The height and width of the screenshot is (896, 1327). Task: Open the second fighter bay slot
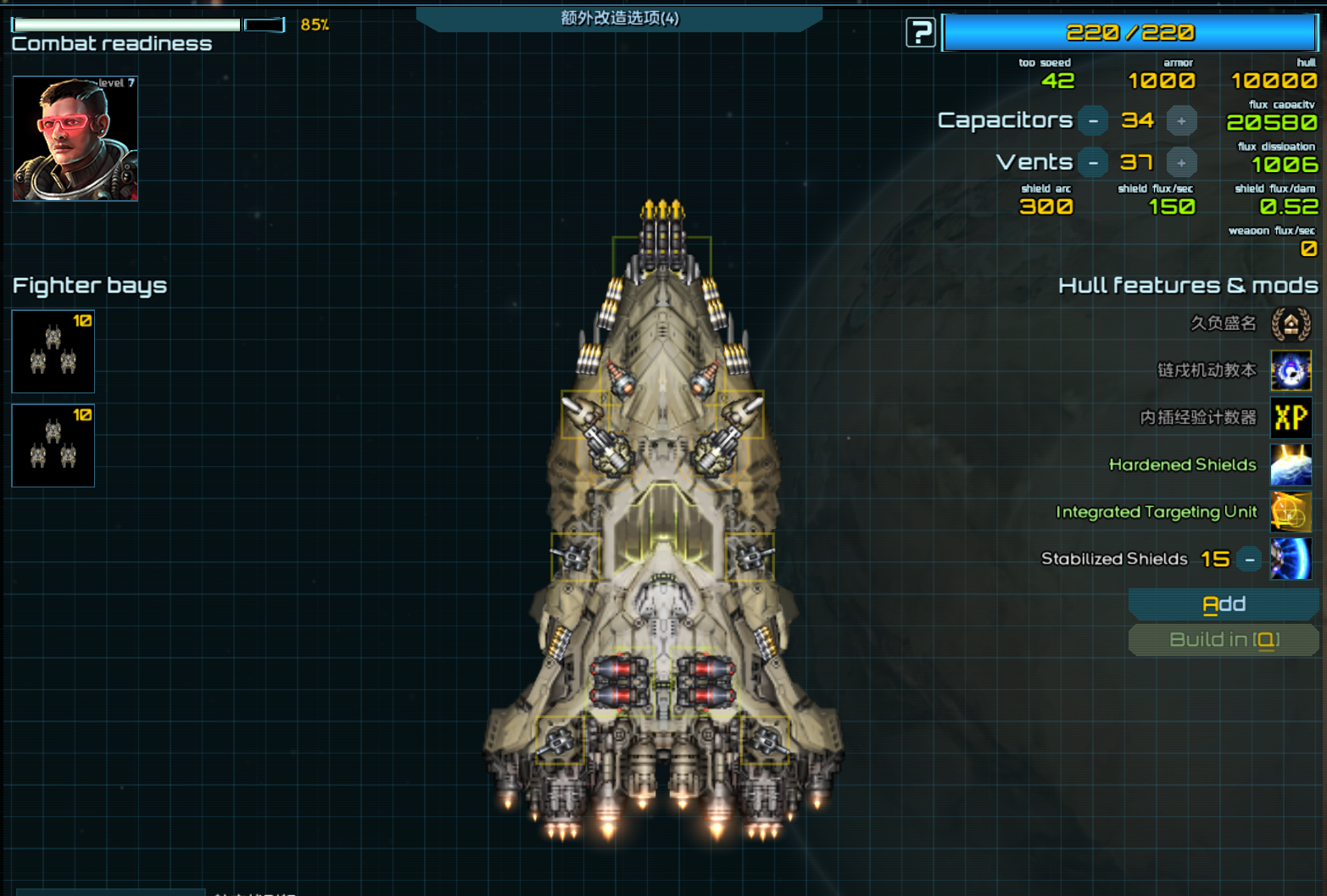[53, 445]
